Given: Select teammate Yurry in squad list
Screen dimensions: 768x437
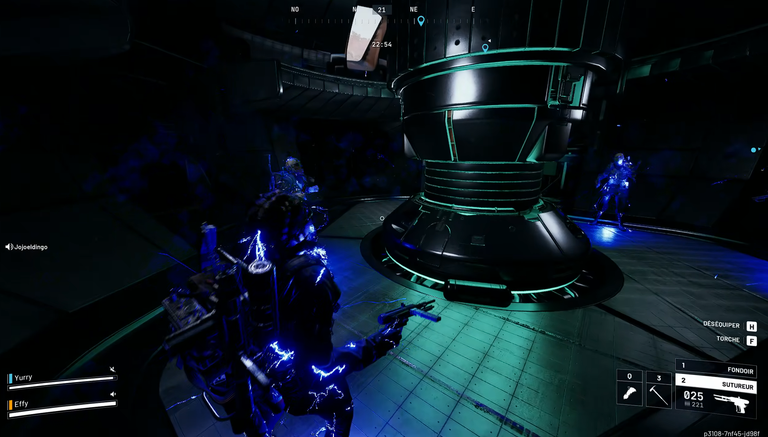Looking at the screenshot, I should pos(23,378).
